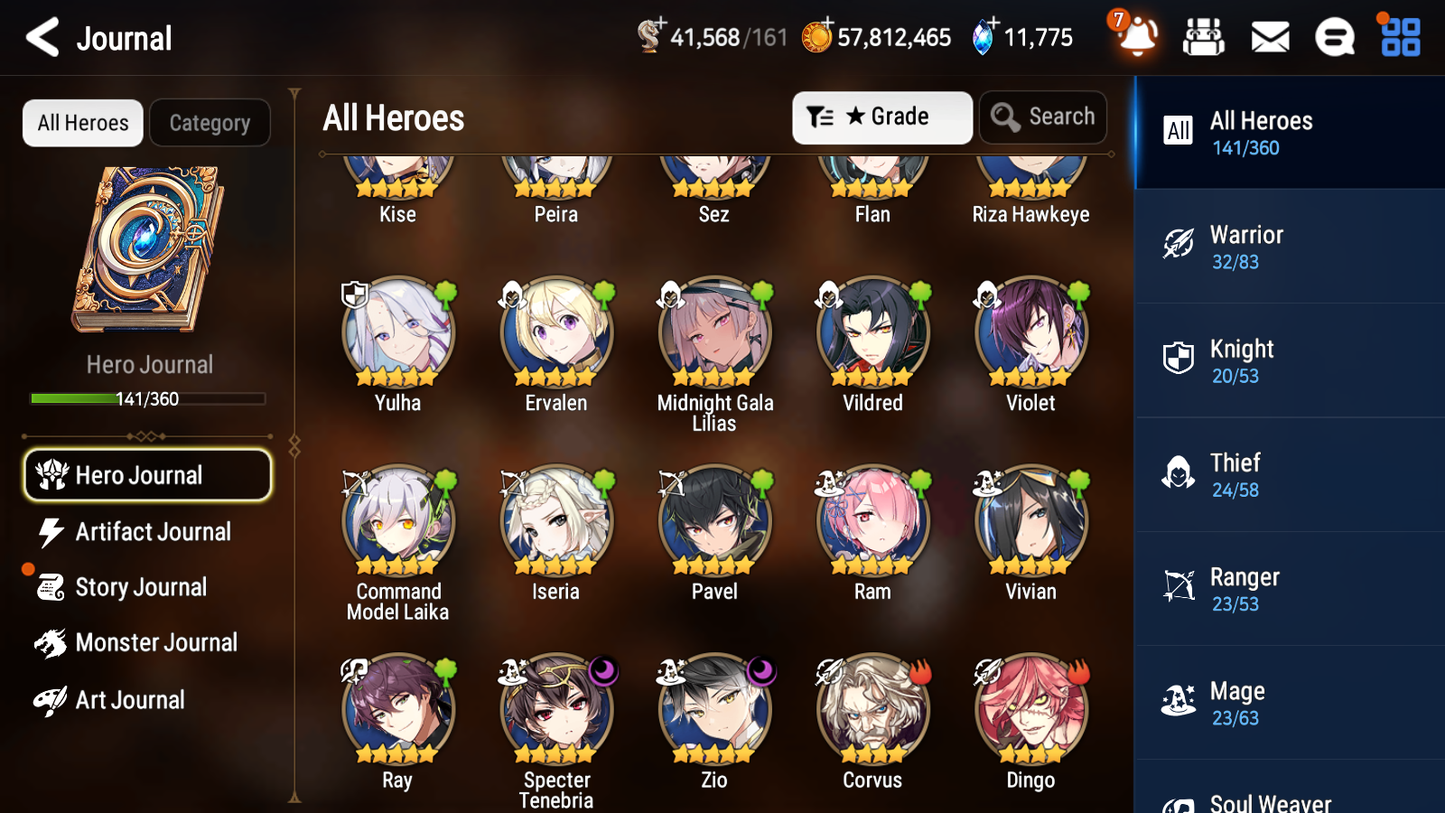This screenshot has height=813, width=1445.
Task: Click the Hero Journal 141/360 progress bar
Action: pyautogui.click(x=149, y=398)
